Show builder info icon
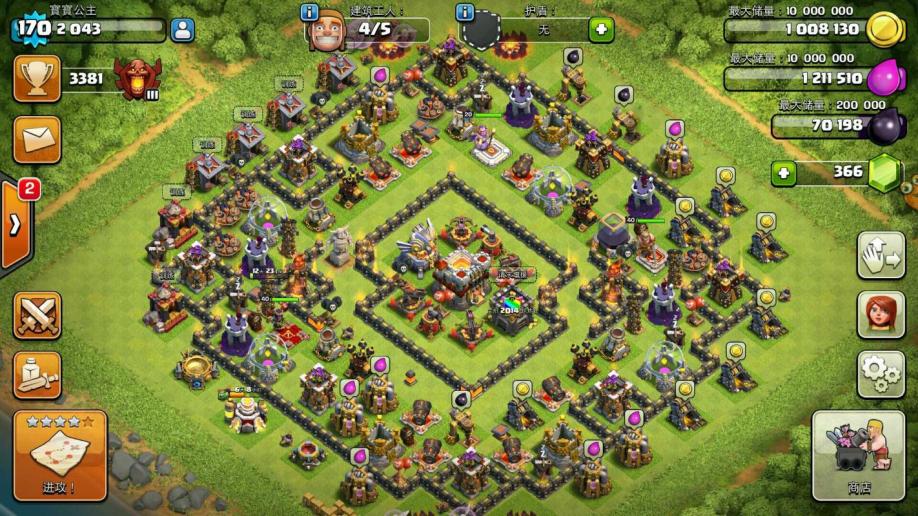 pyautogui.click(x=311, y=13)
